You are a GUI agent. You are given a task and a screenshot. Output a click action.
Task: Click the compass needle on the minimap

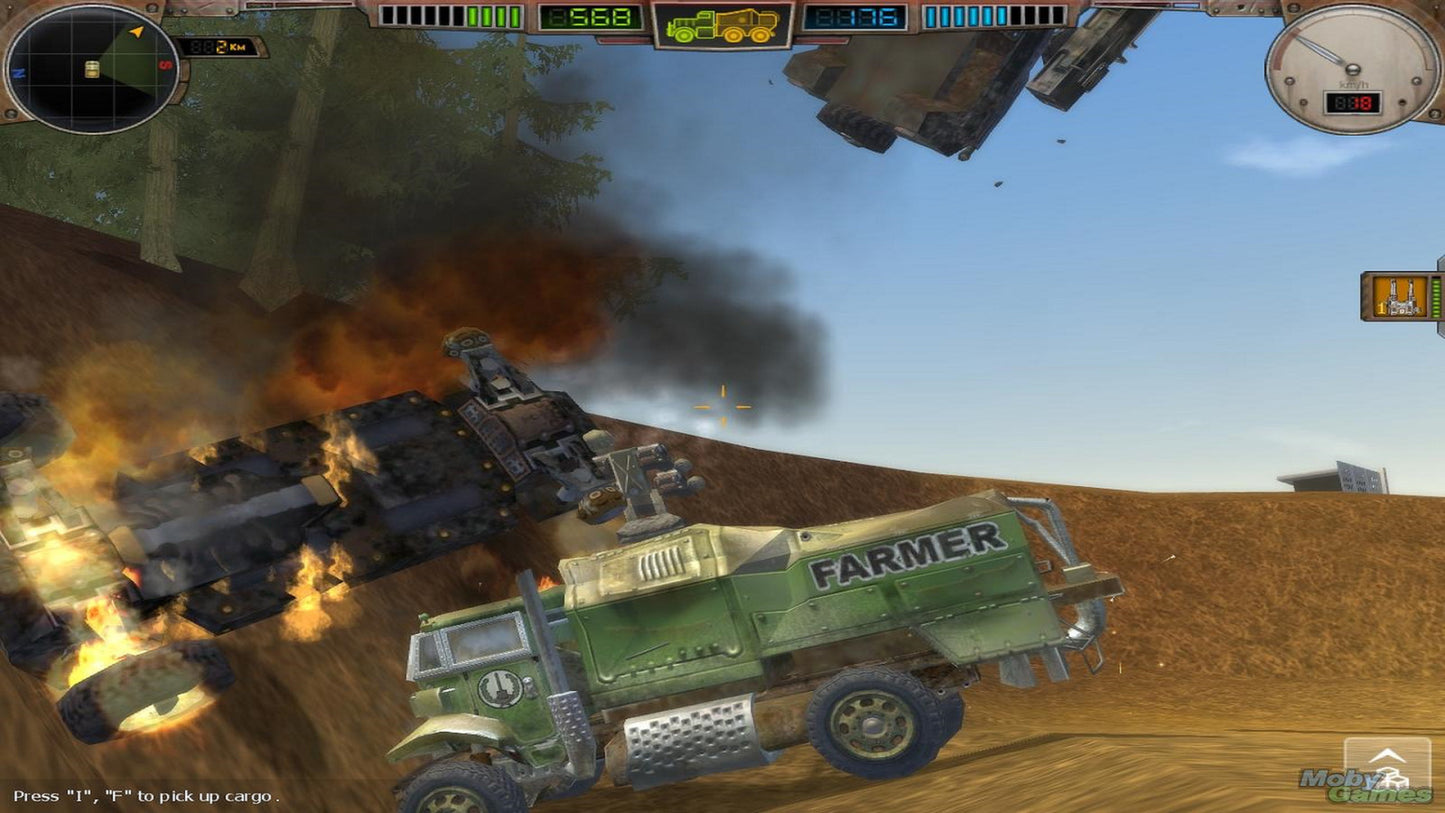(135, 31)
